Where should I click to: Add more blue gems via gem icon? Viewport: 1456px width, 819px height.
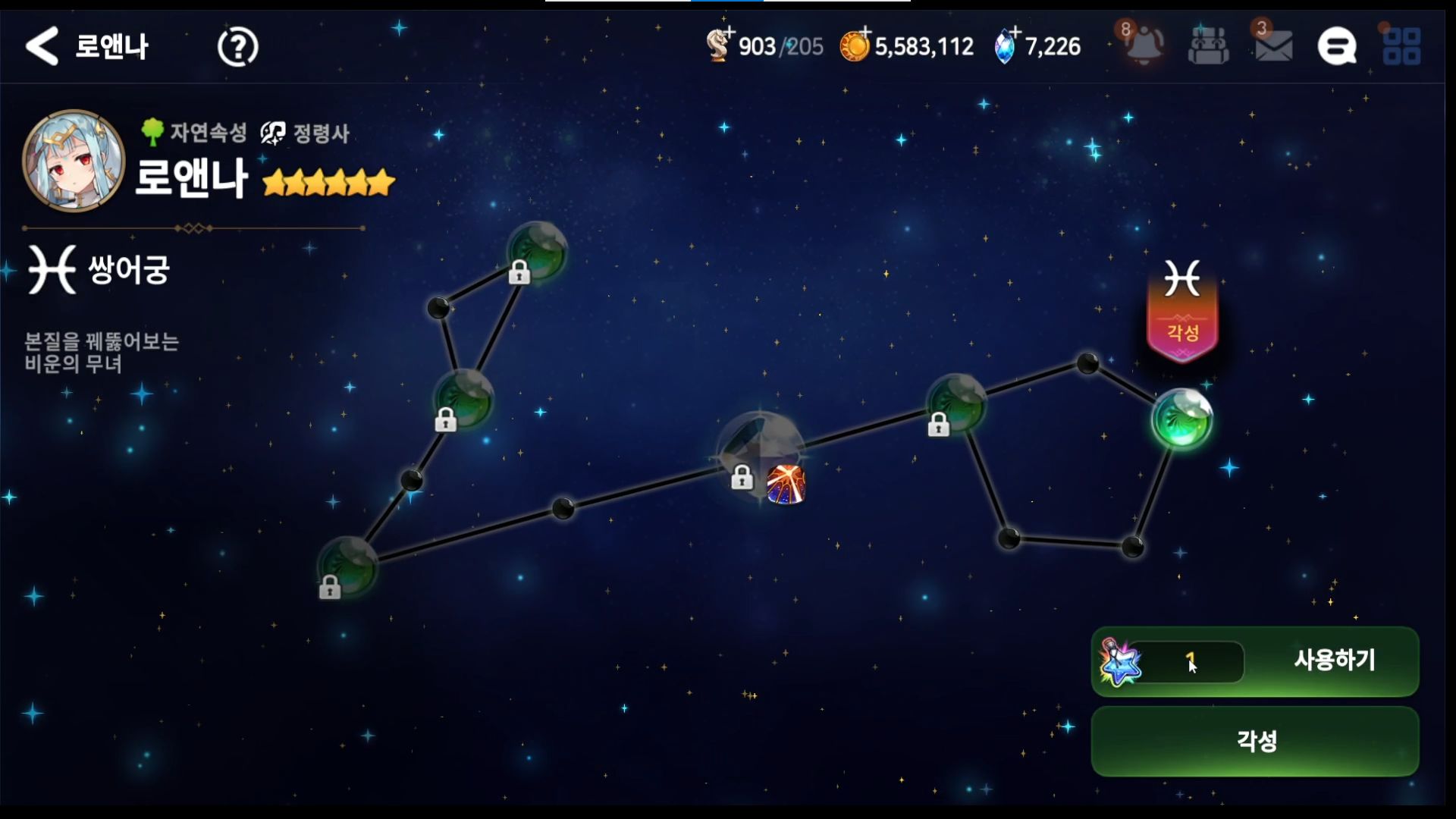tap(1006, 45)
